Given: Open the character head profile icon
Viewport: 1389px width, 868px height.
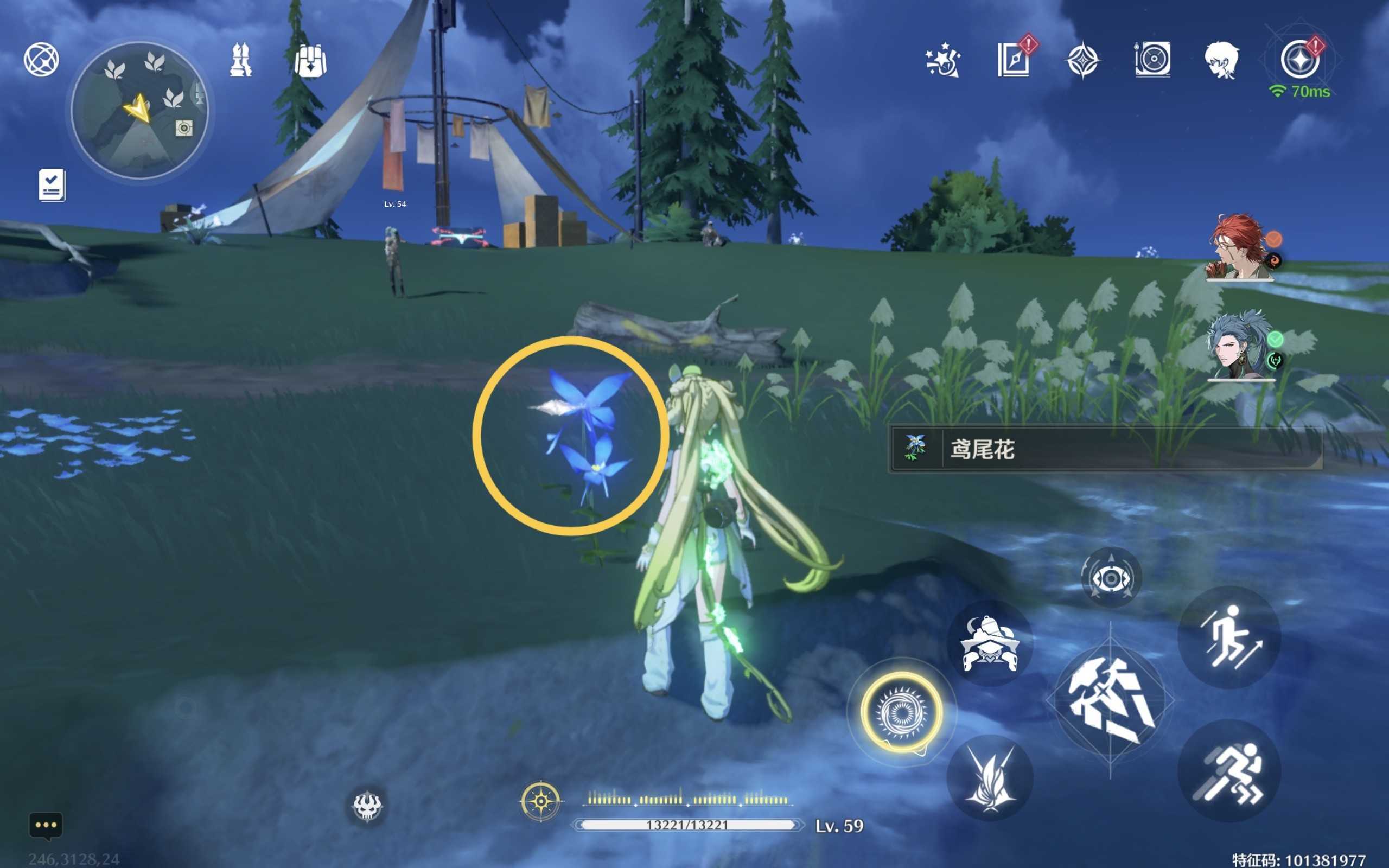Looking at the screenshot, I should 1221,60.
